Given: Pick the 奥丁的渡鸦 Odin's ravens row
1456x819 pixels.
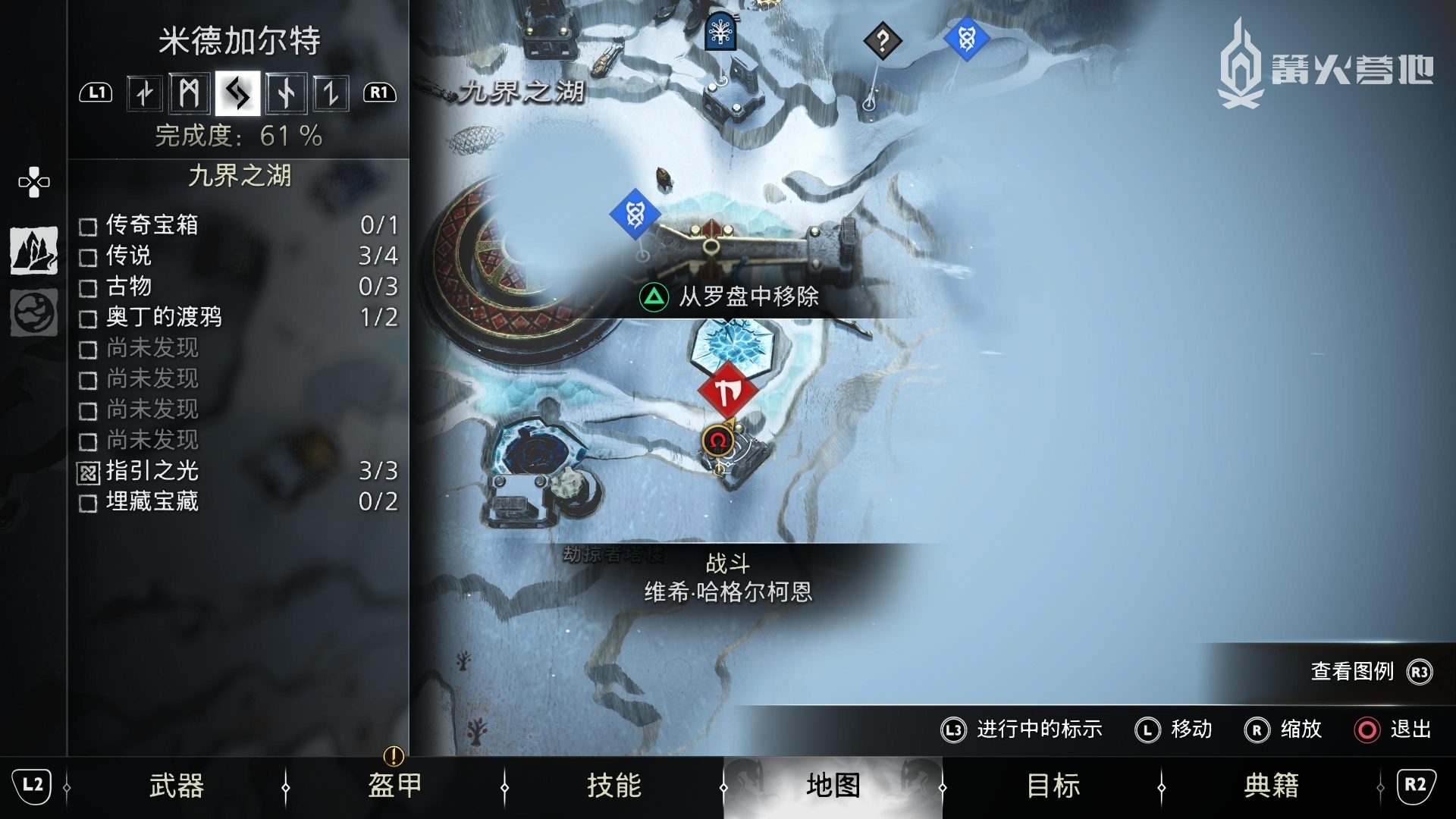Looking at the screenshot, I should click(x=238, y=317).
